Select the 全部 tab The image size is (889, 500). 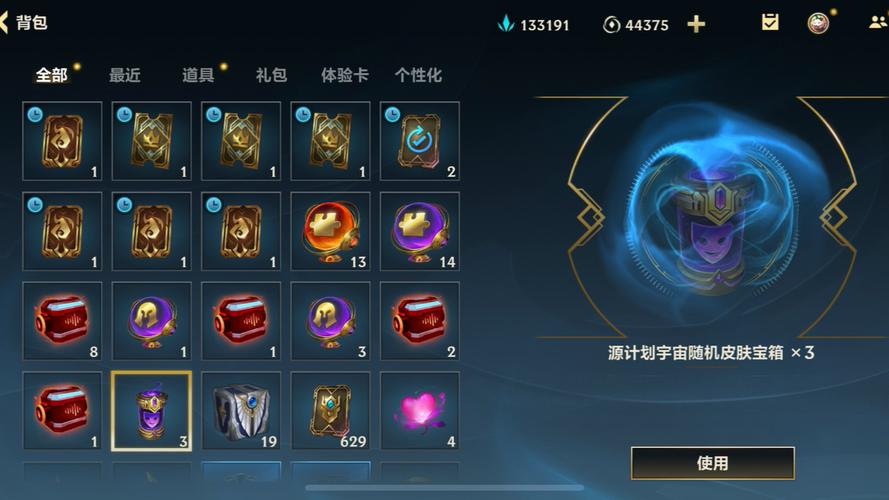(51, 75)
